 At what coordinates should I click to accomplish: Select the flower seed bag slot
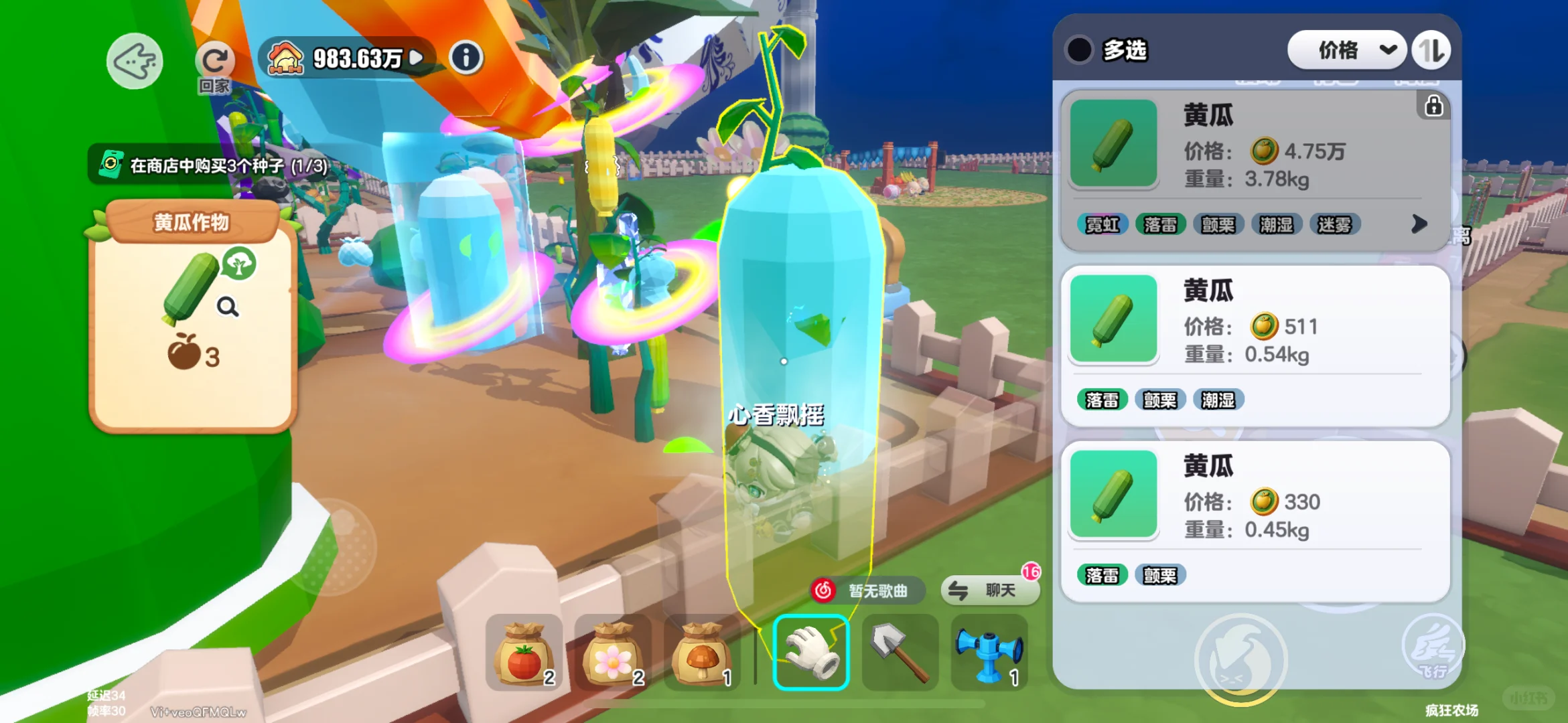tap(613, 652)
